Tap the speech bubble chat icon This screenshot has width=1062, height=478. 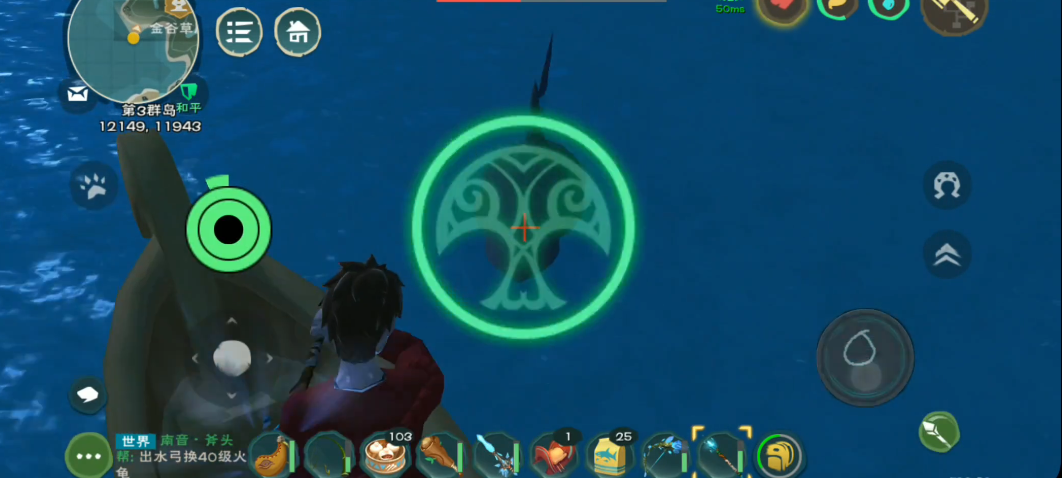tap(88, 393)
